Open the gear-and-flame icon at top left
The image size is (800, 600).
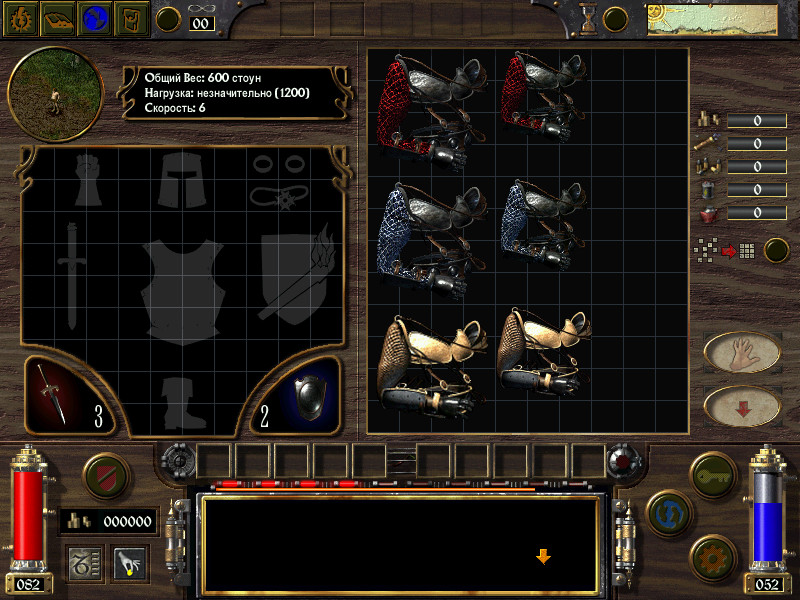[21, 18]
